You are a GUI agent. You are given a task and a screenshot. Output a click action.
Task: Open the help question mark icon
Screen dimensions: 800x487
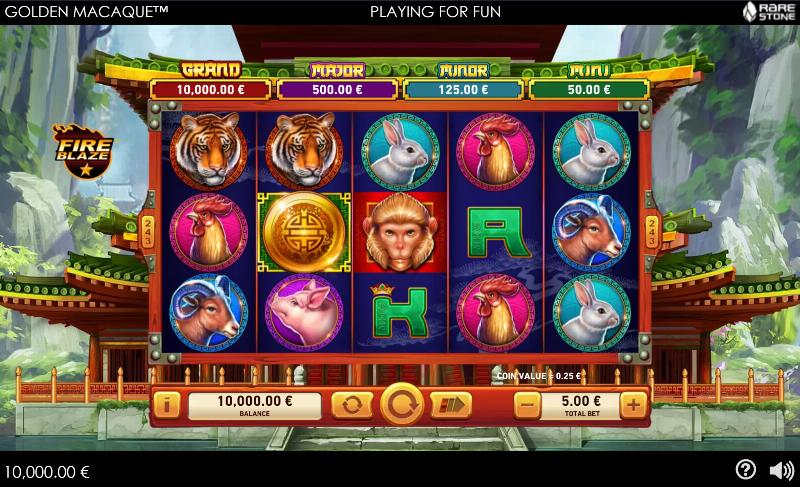(x=745, y=469)
